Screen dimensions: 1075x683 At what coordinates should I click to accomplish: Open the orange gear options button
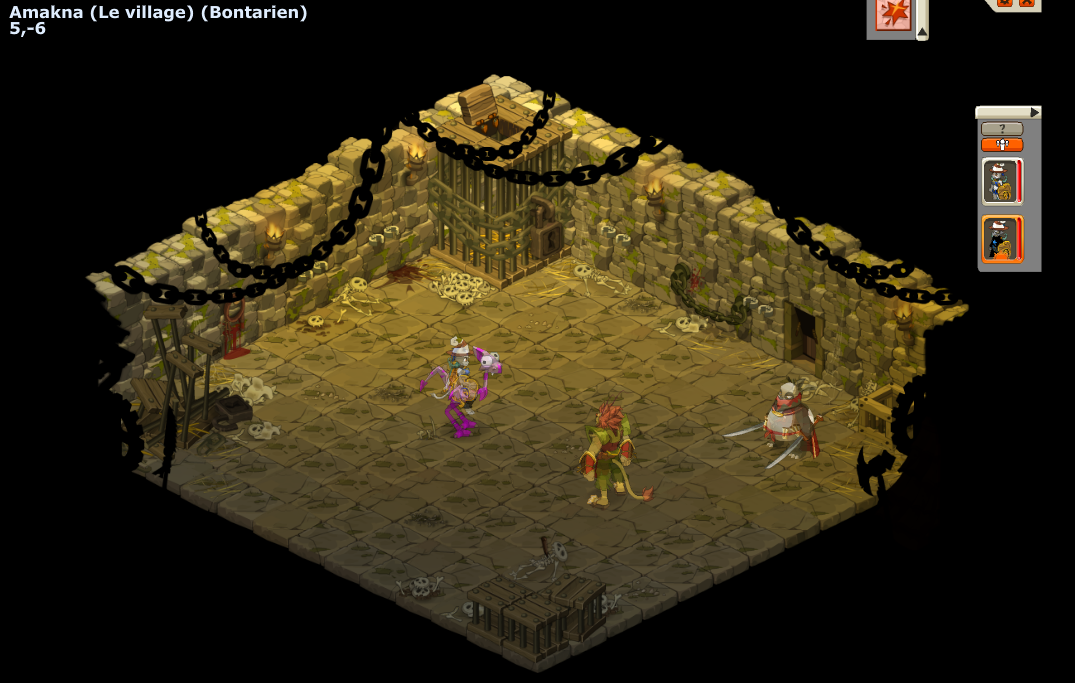pos(1005,3)
